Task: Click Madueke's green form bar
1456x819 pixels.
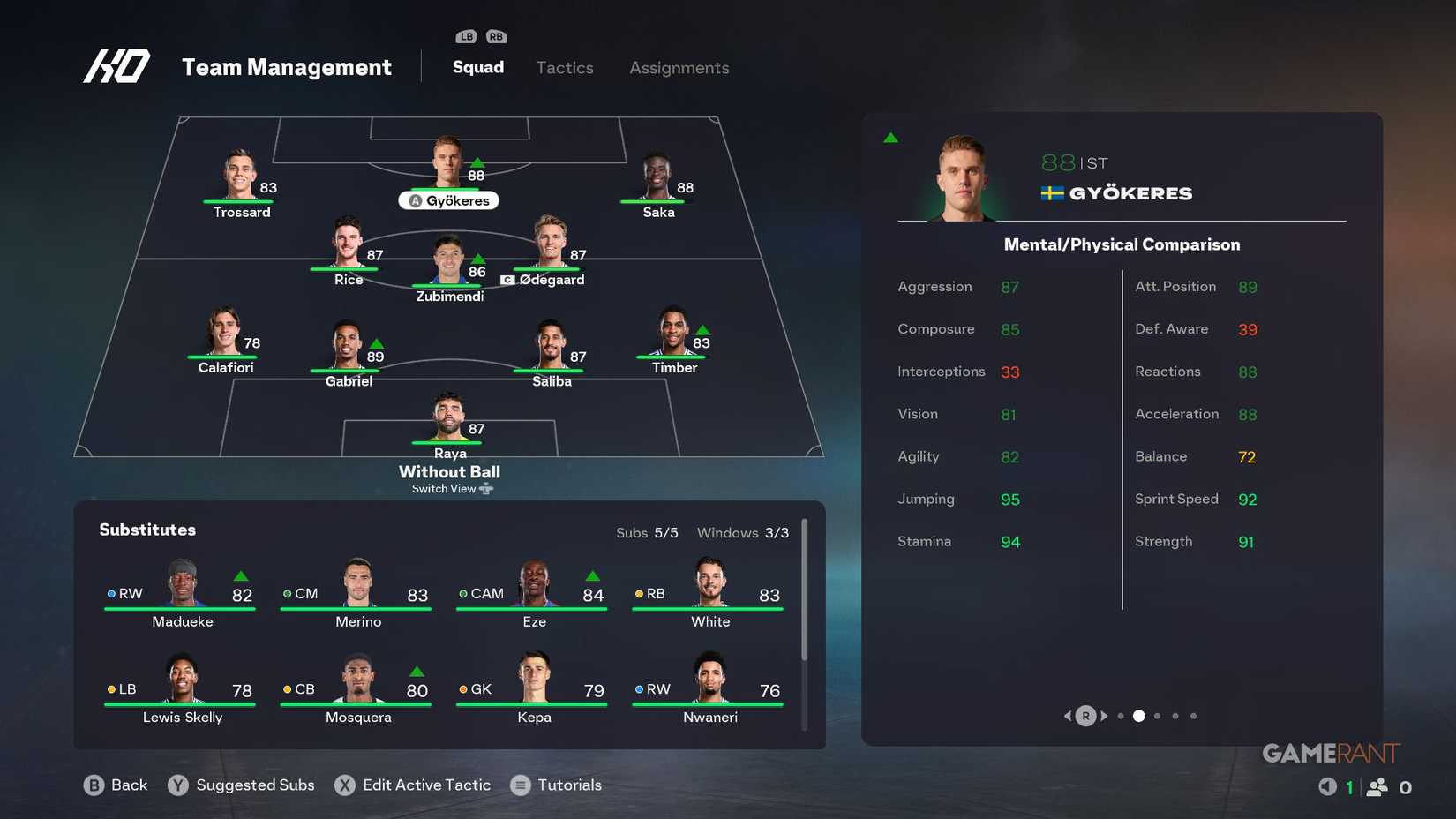Action: pyautogui.click(x=181, y=609)
